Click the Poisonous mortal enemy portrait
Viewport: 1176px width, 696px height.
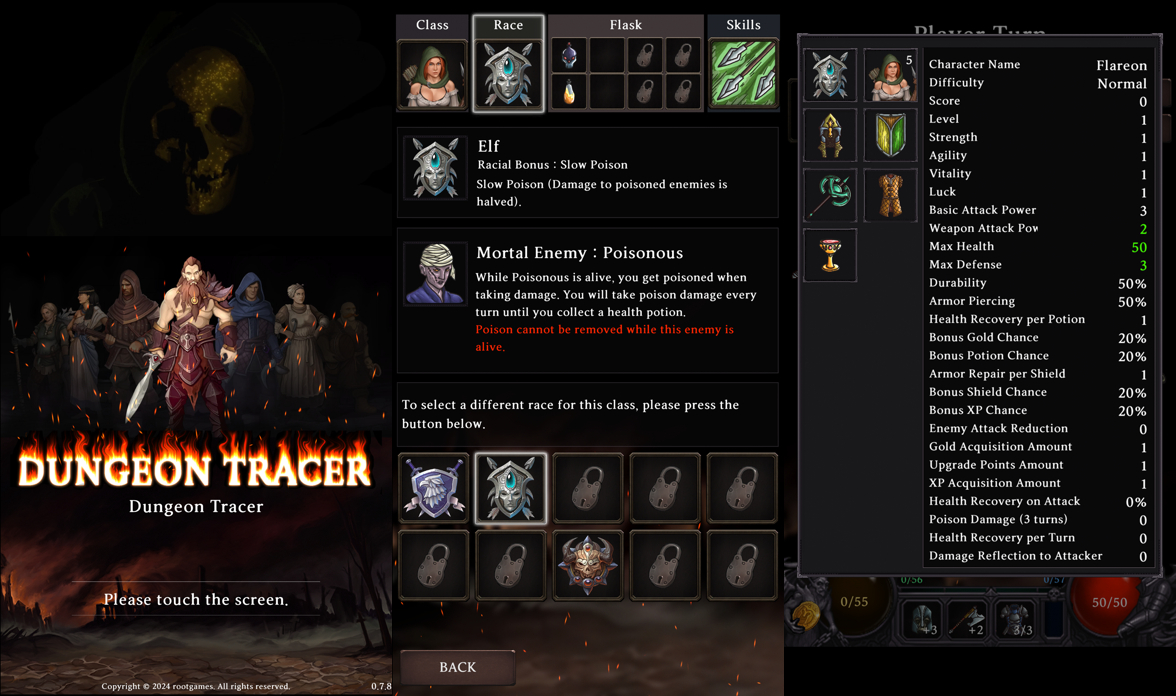(436, 273)
